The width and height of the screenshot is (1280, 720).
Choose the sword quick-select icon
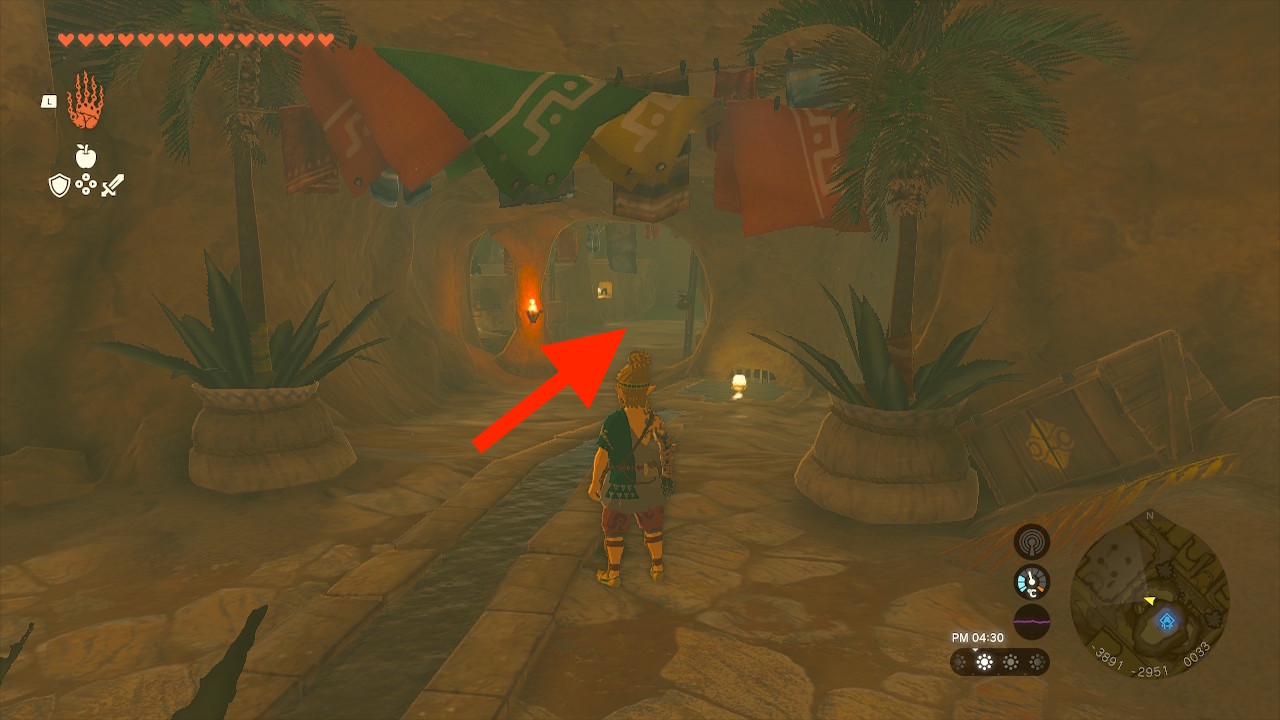click(112, 185)
